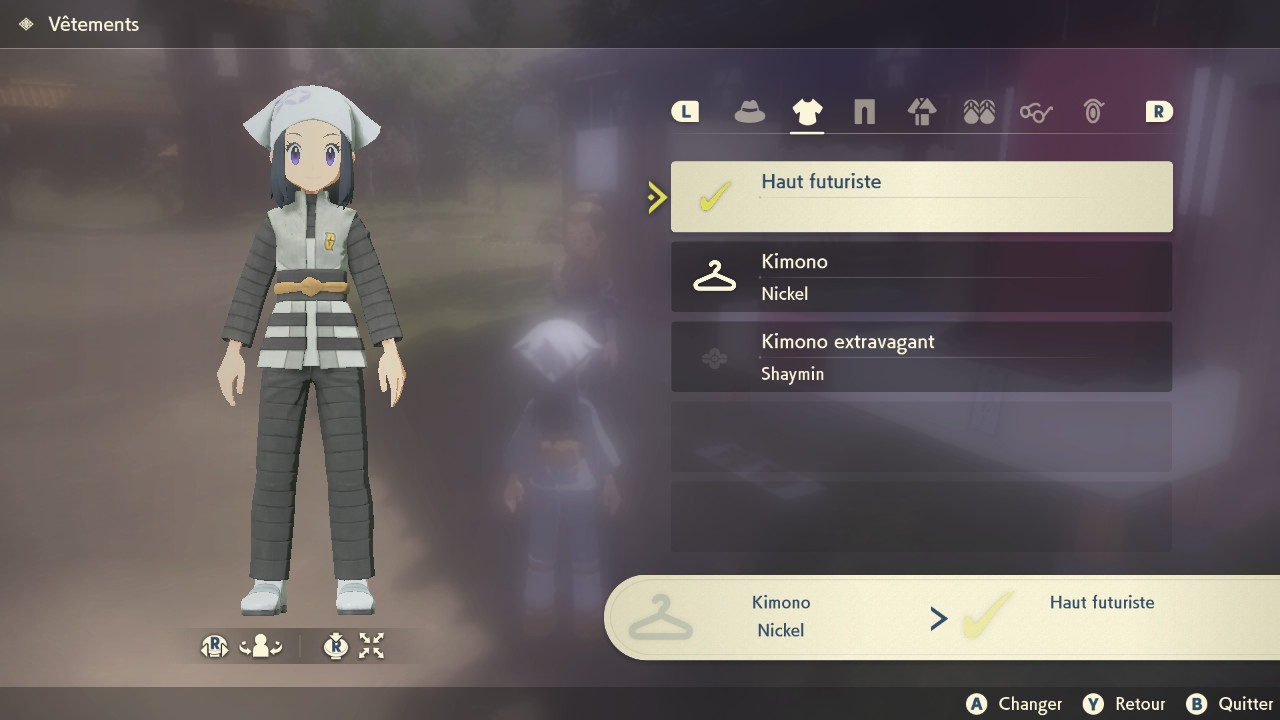Viewport: 1280px width, 720px height.
Task: Switch to the trousers tab
Action: 864,112
